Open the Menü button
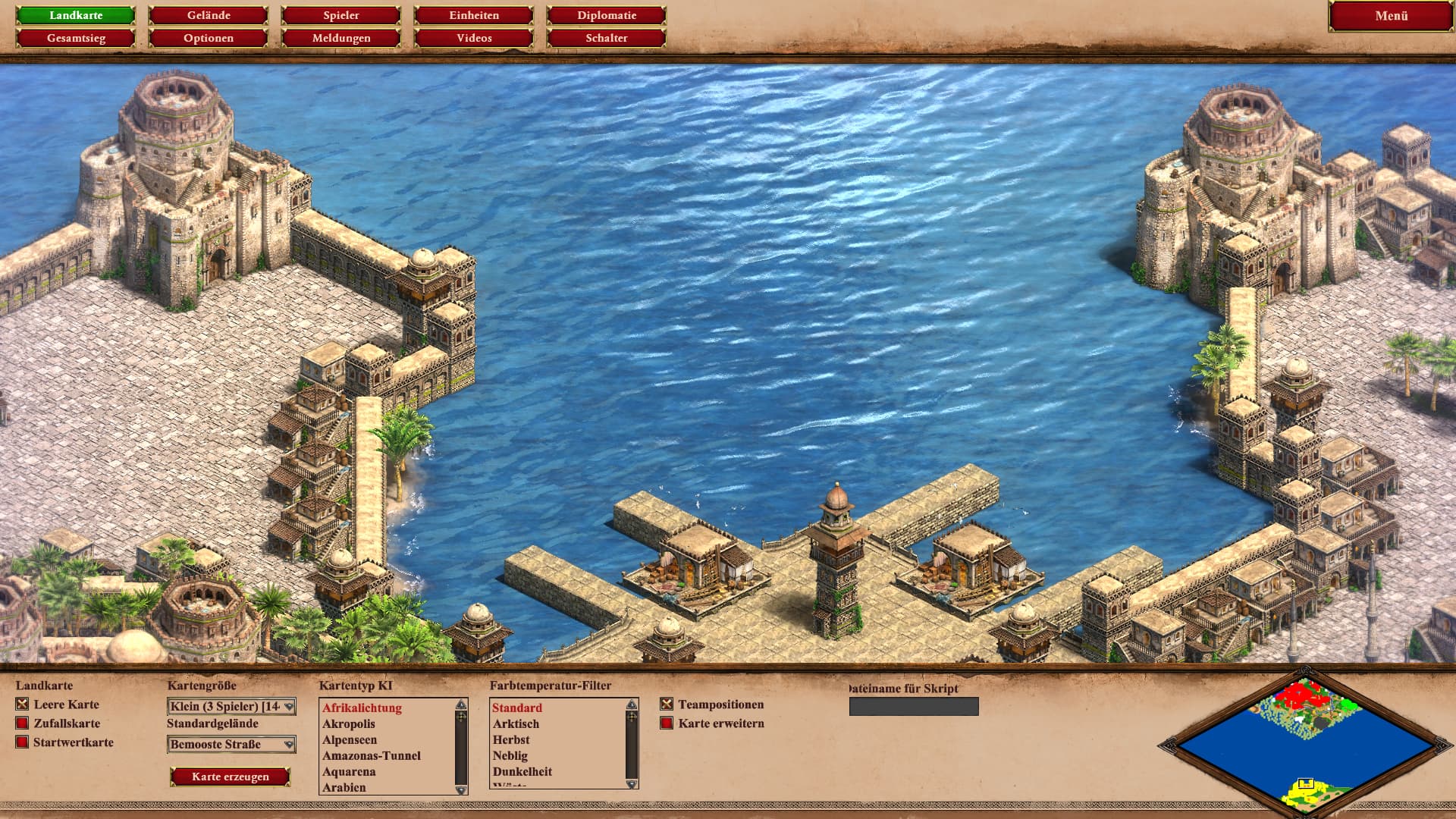The image size is (1456, 819). [x=1391, y=16]
